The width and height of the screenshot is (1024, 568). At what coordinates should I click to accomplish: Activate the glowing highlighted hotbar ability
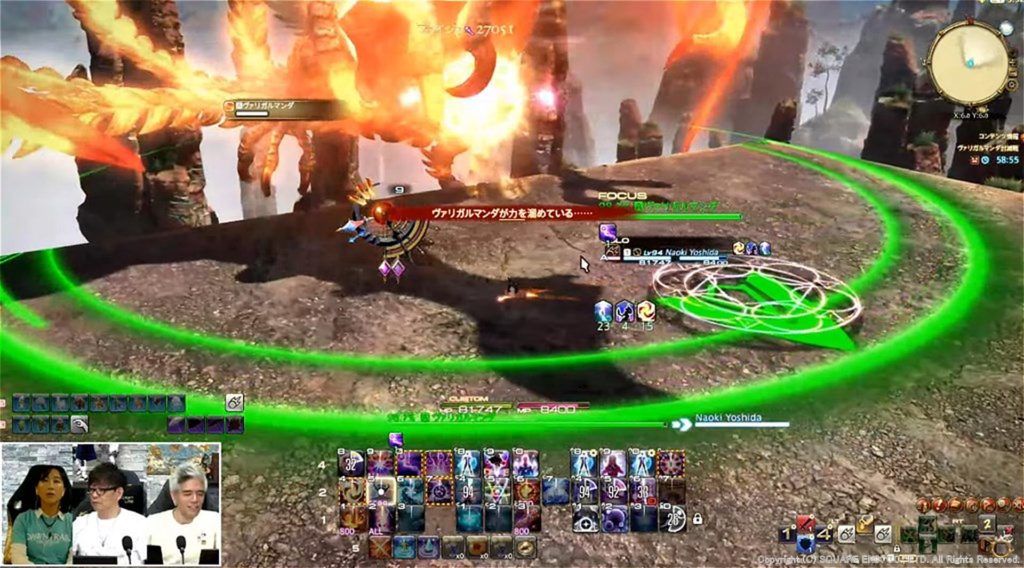pyautogui.click(x=381, y=491)
